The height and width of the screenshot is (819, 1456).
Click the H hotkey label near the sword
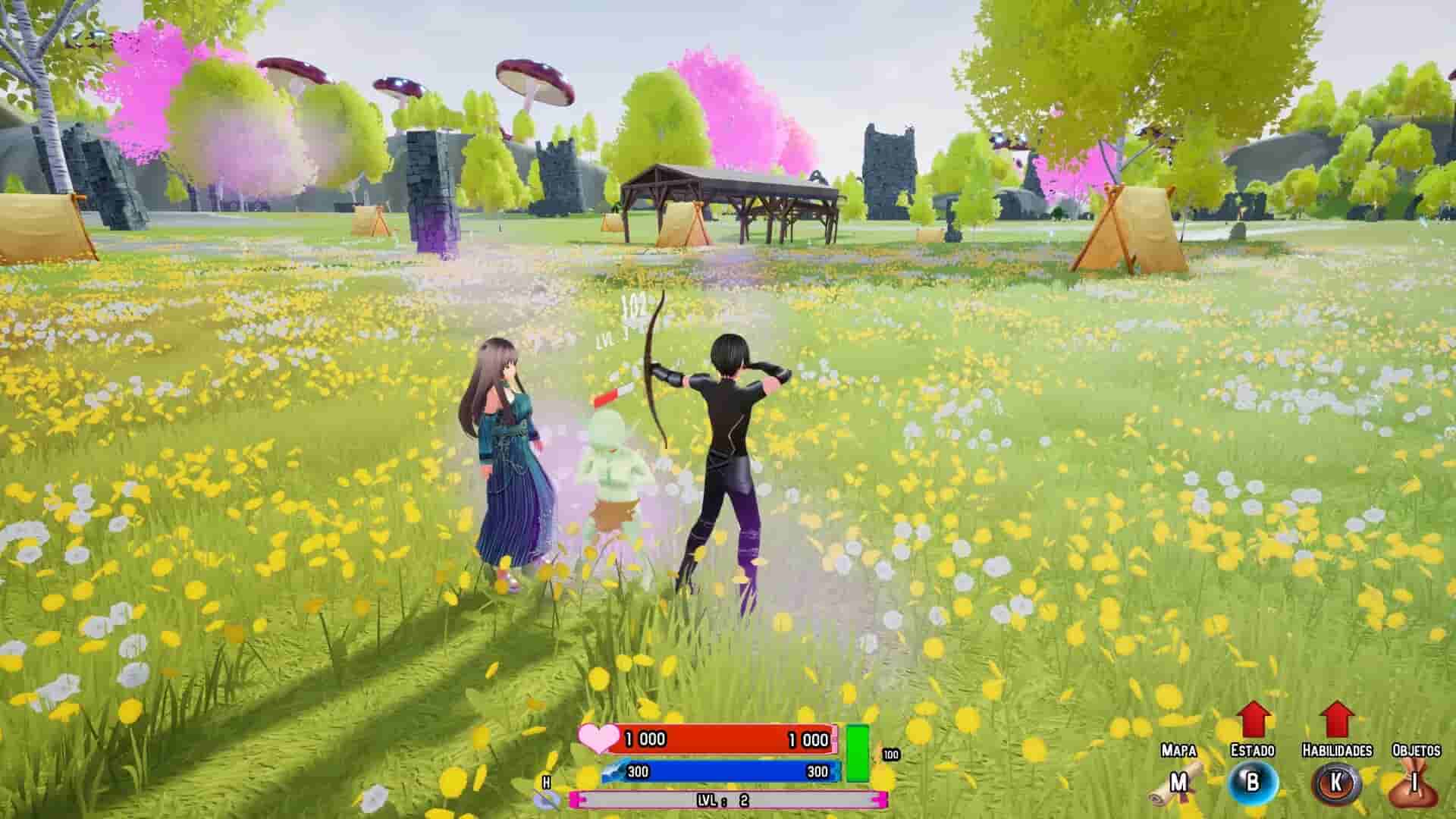(546, 782)
